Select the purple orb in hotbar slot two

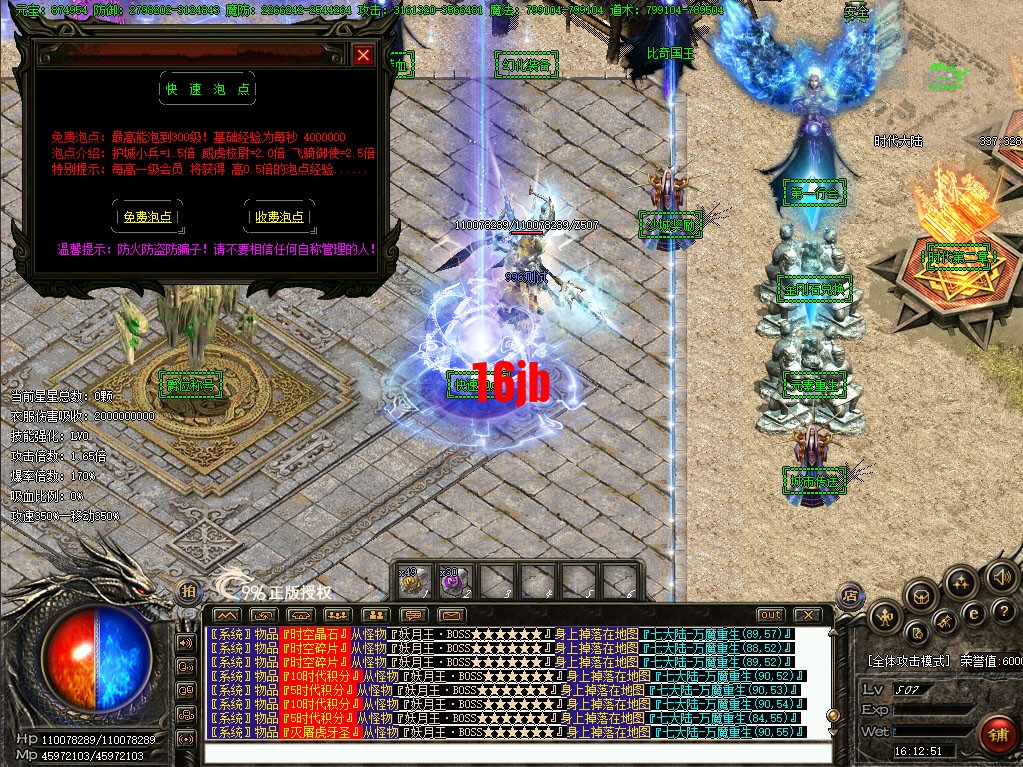pos(453,581)
